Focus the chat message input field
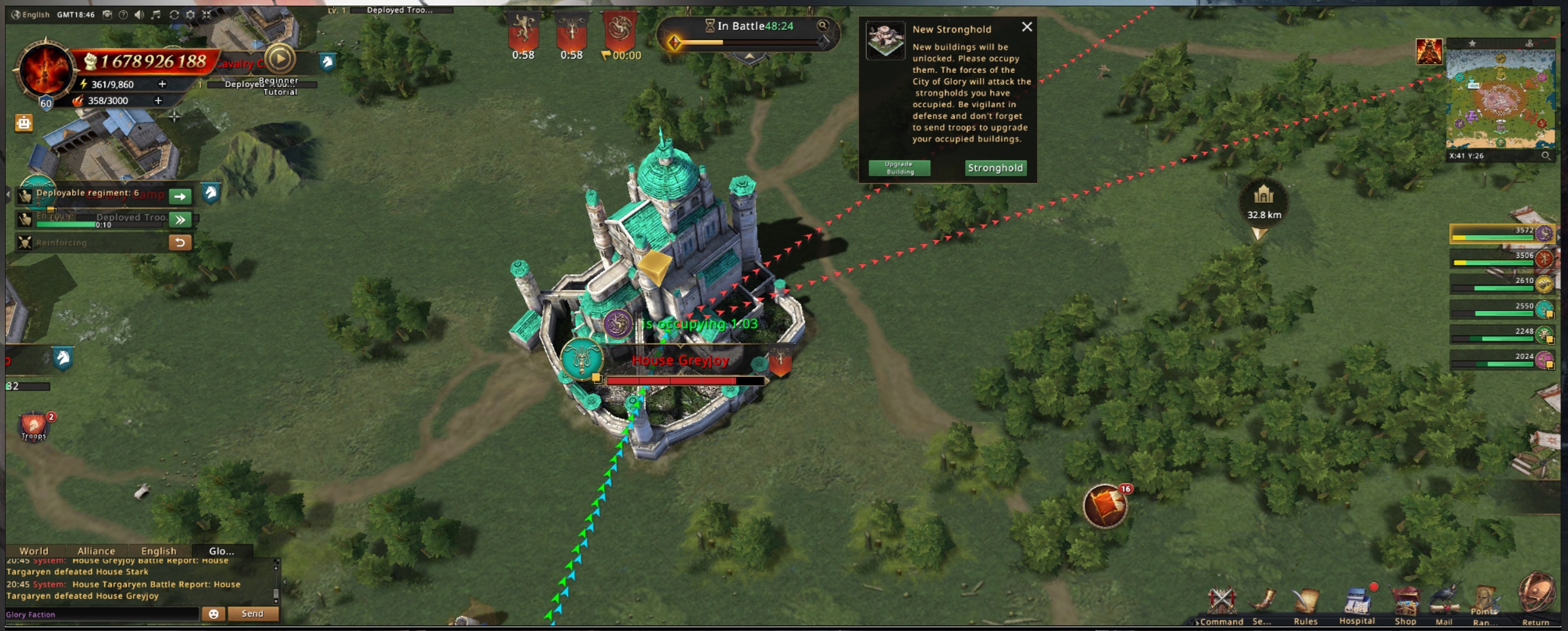The height and width of the screenshot is (631, 1568). tap(100, 614)
